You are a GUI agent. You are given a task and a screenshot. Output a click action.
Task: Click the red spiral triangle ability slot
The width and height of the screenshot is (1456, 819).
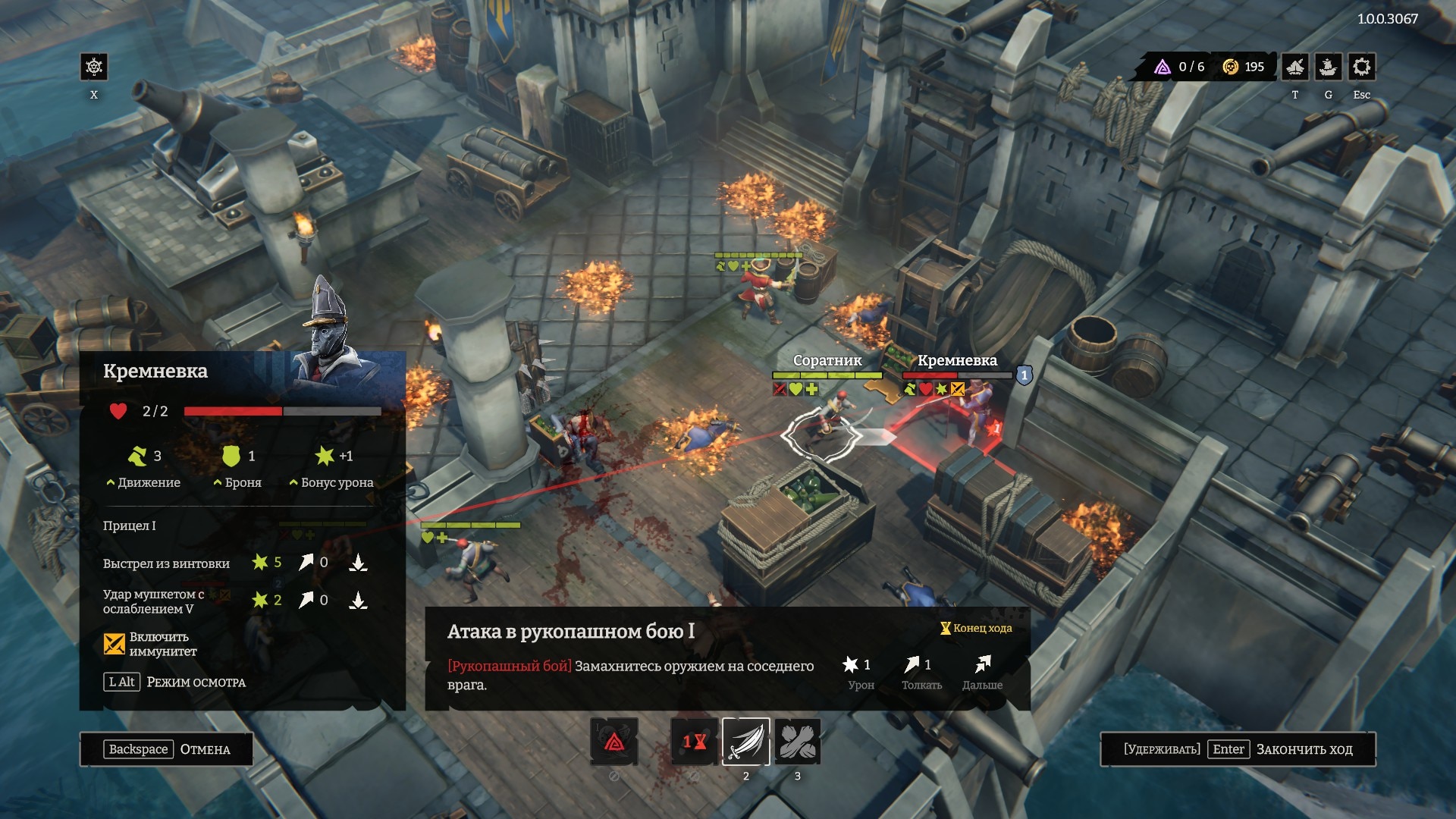click(614, 741)
